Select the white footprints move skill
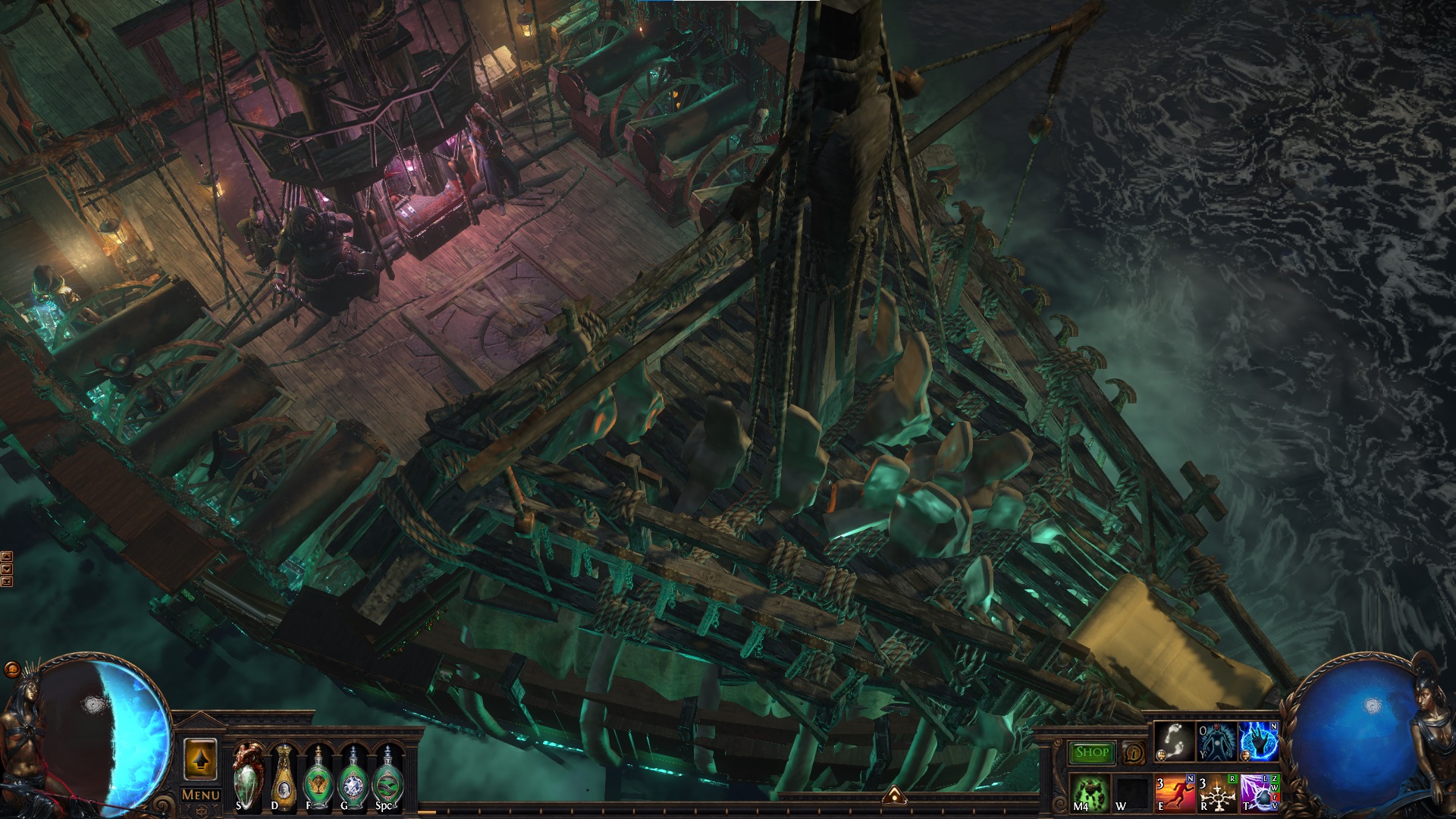 (1174, 741)
